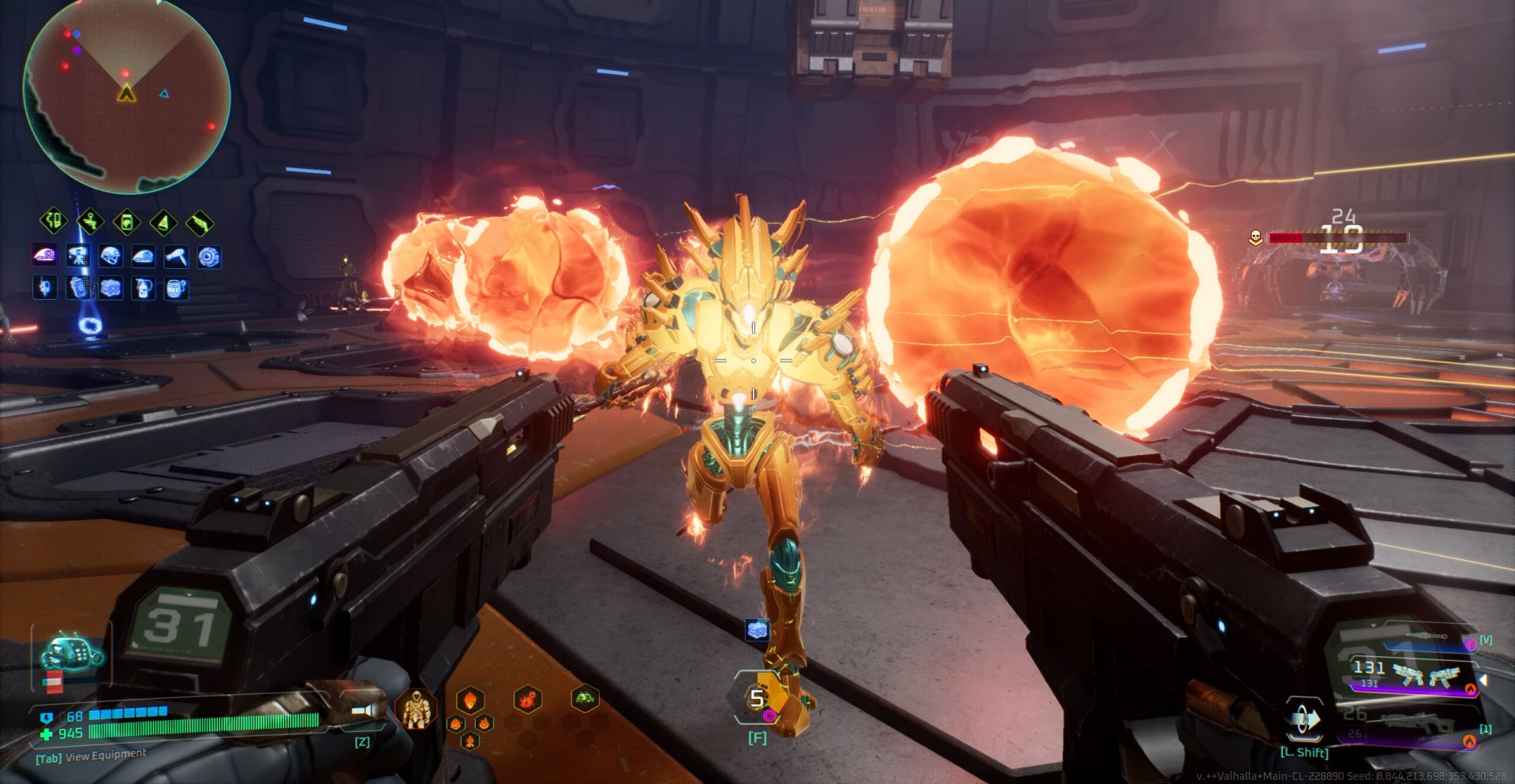Toggle the flashlight icon
The width and height of the screenshot is (1515, 784).
[x=364, y=711]
